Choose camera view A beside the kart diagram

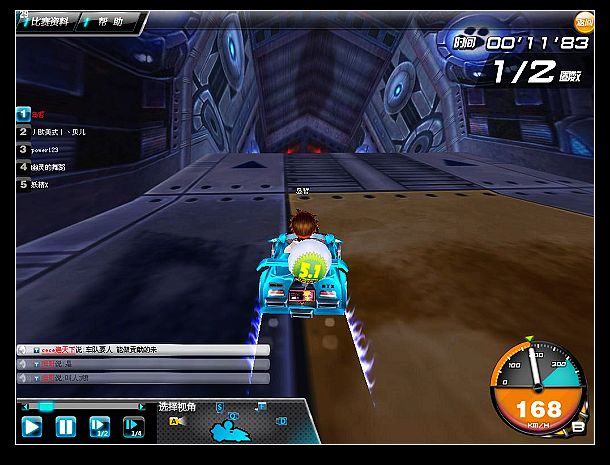174,422
